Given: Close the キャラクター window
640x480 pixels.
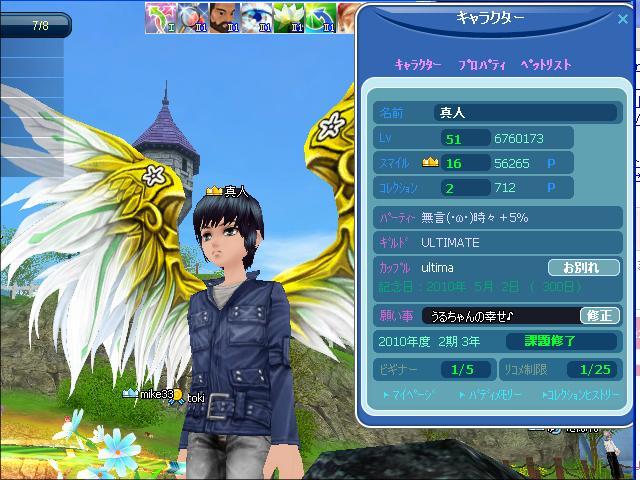Looking at the screenshot, I should point(622,17).
